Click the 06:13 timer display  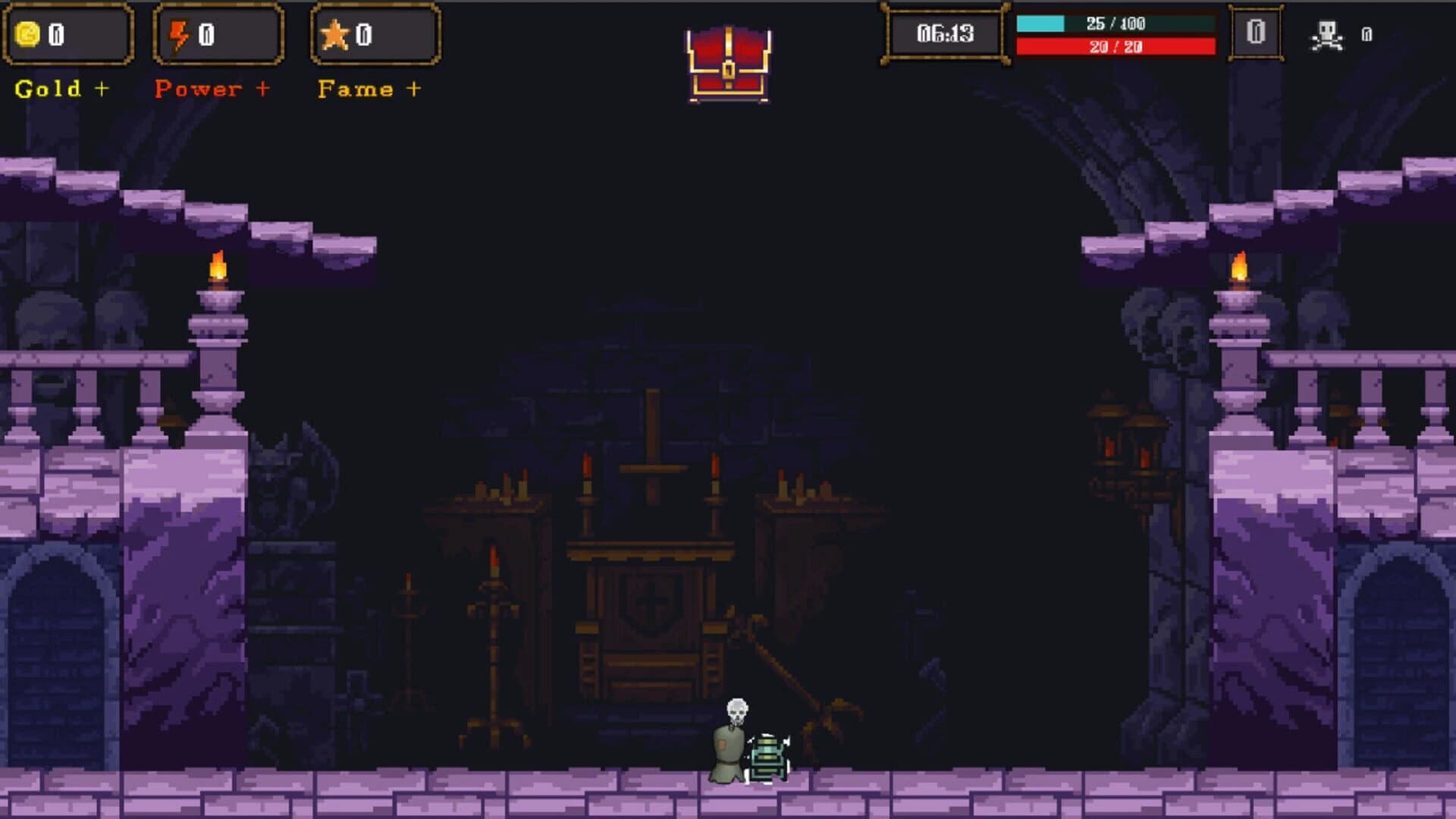click(944, 33)
